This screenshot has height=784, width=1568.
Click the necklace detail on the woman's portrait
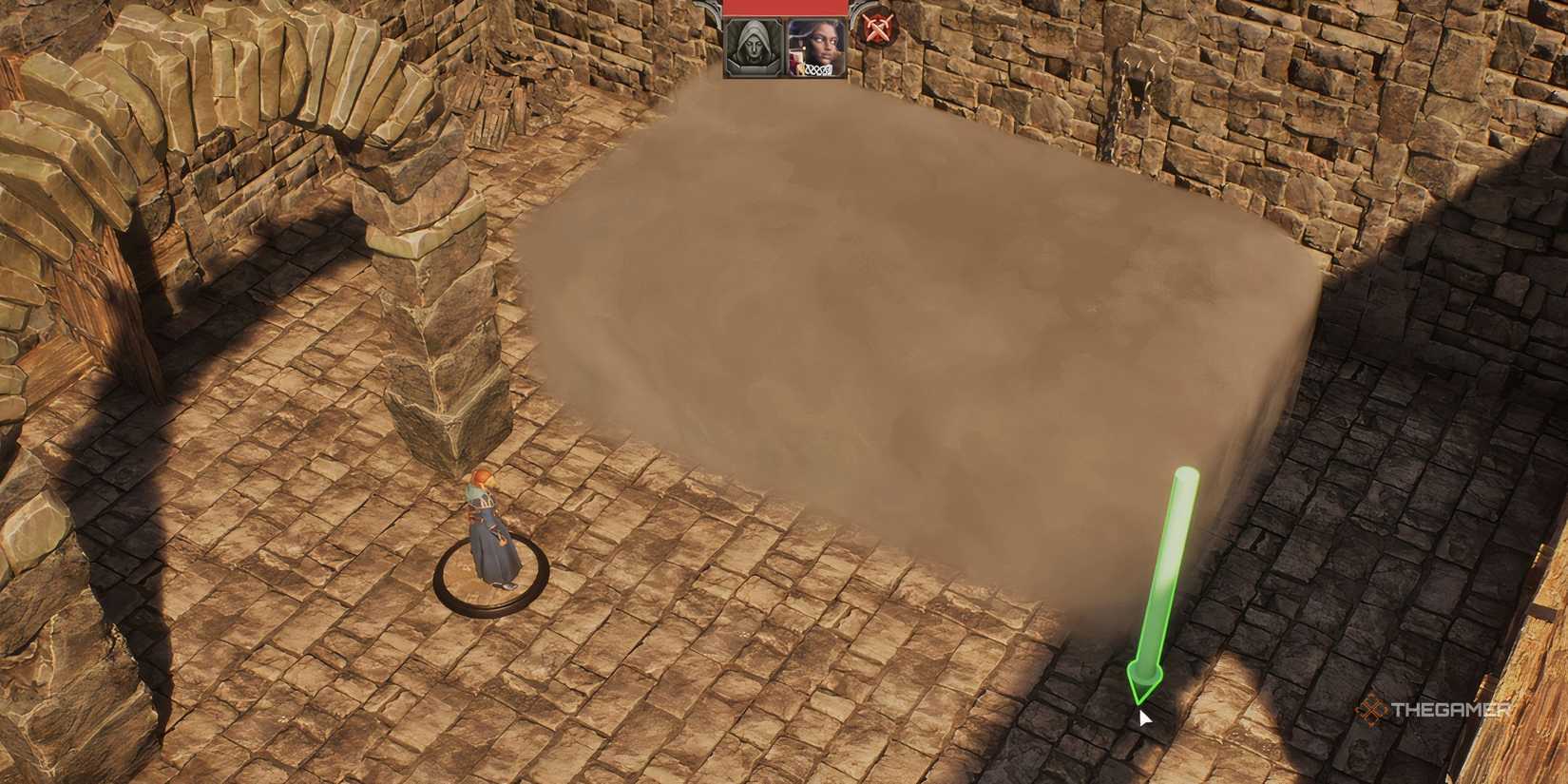click(x=818, y=68)
